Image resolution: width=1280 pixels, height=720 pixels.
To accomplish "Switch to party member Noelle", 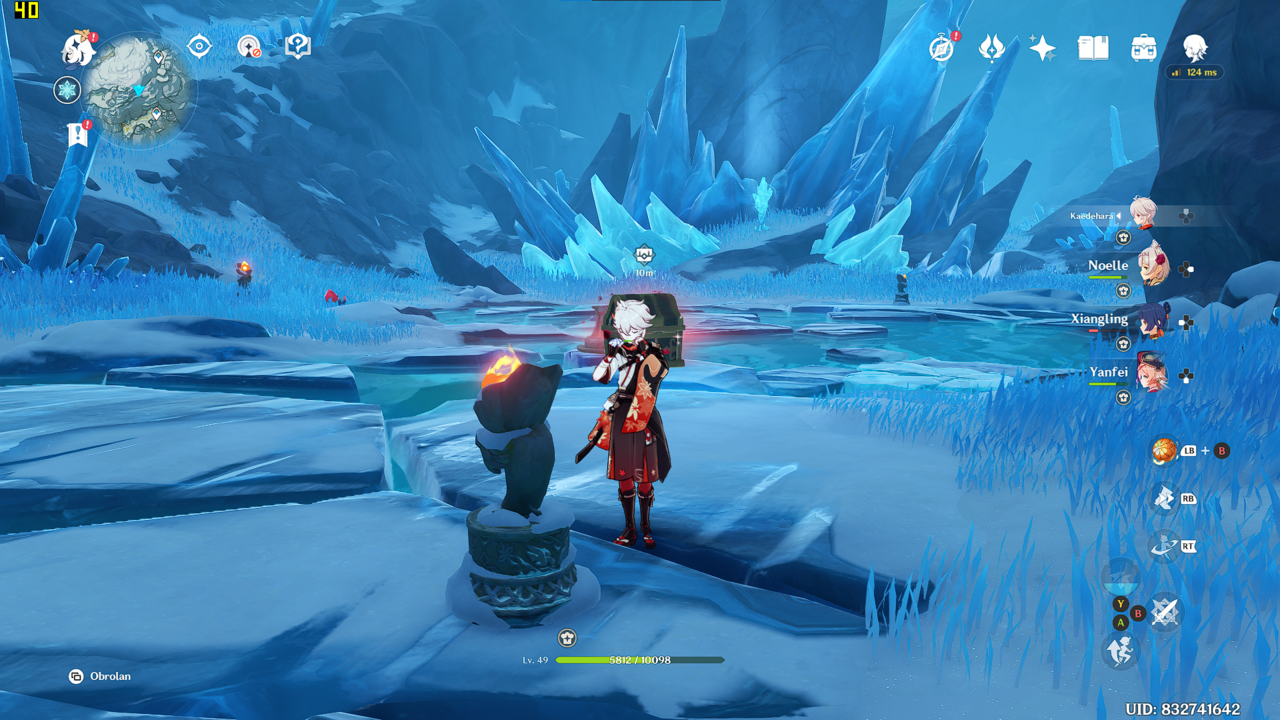I will coord(1152,267).
